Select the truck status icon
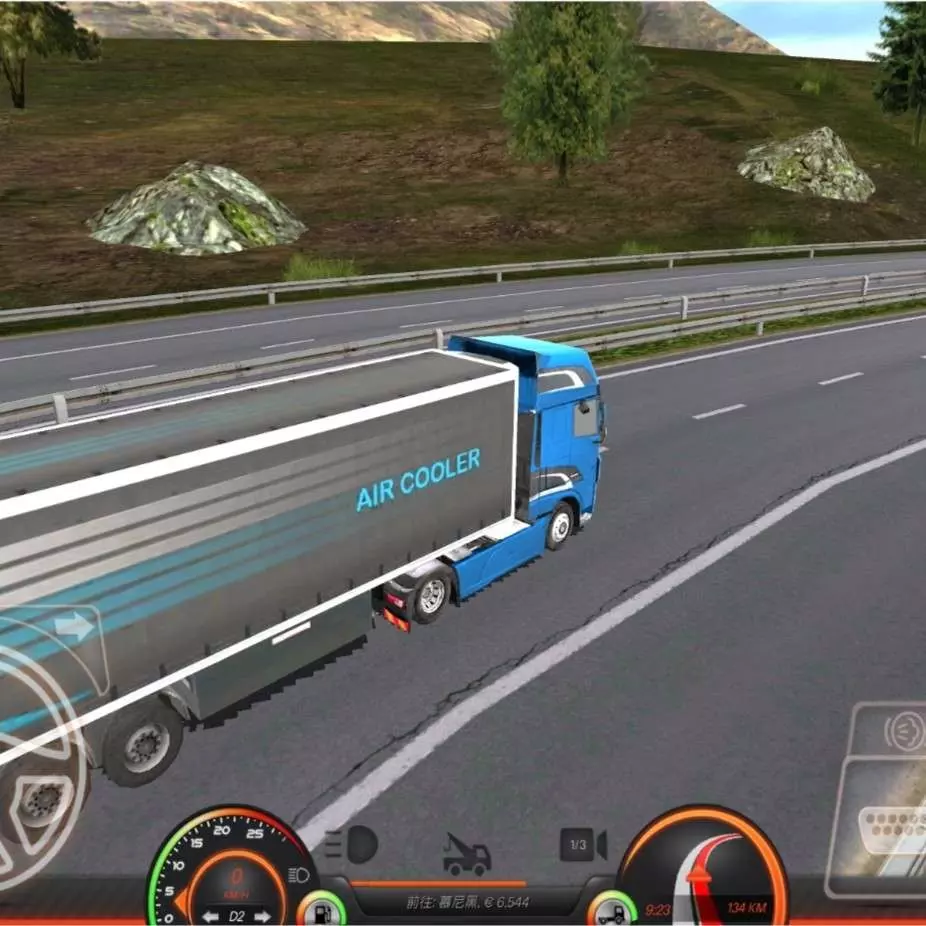Image resolution: width=926 pixels, height=926 pixels. (611, 910)
